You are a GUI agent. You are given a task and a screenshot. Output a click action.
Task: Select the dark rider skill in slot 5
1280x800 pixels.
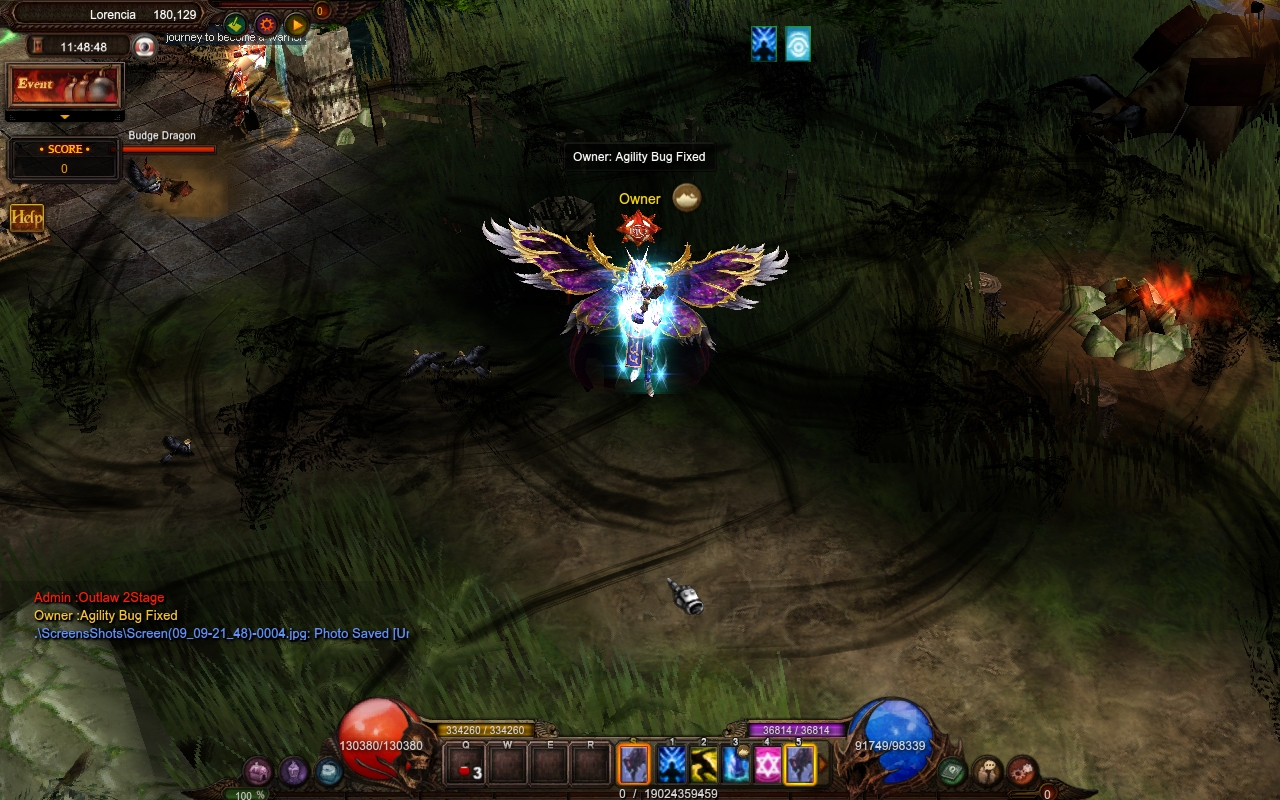[800, 765]
